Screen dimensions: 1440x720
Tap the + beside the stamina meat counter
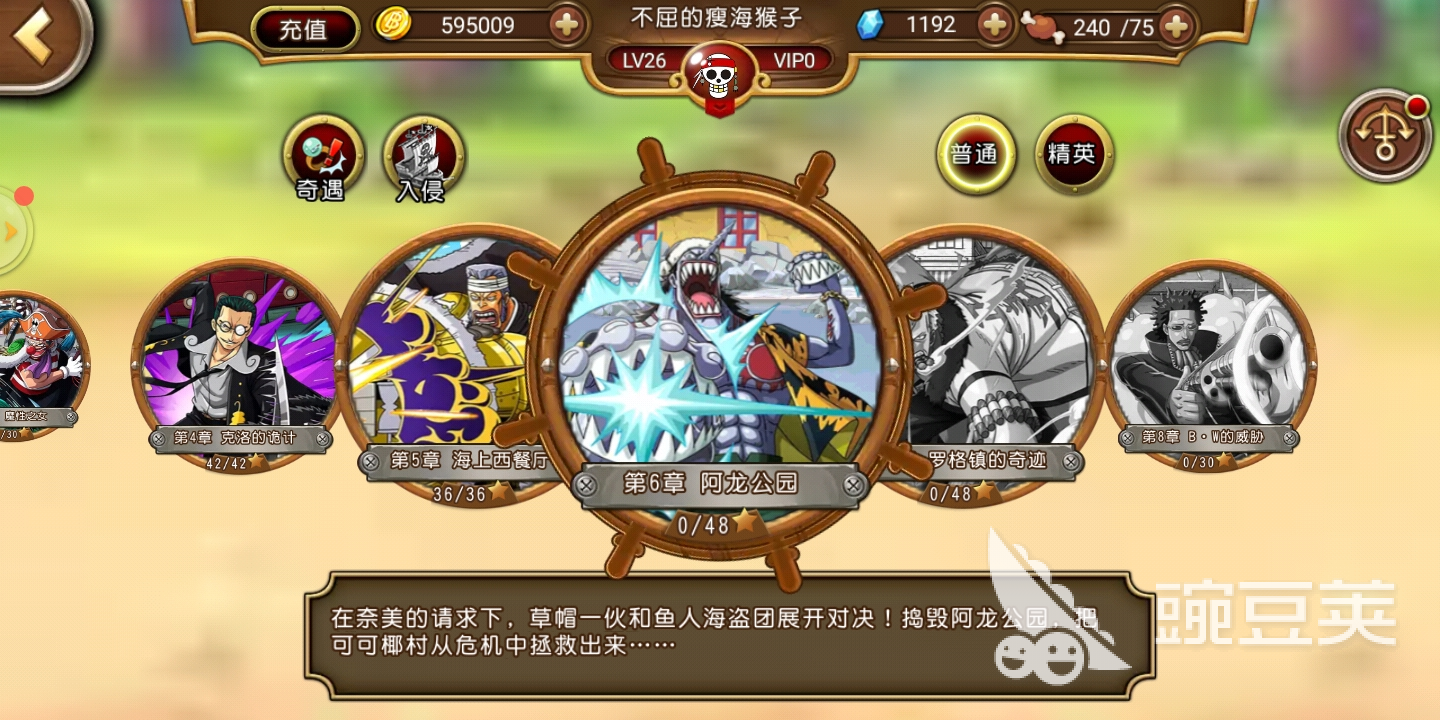coord(1178,25)
